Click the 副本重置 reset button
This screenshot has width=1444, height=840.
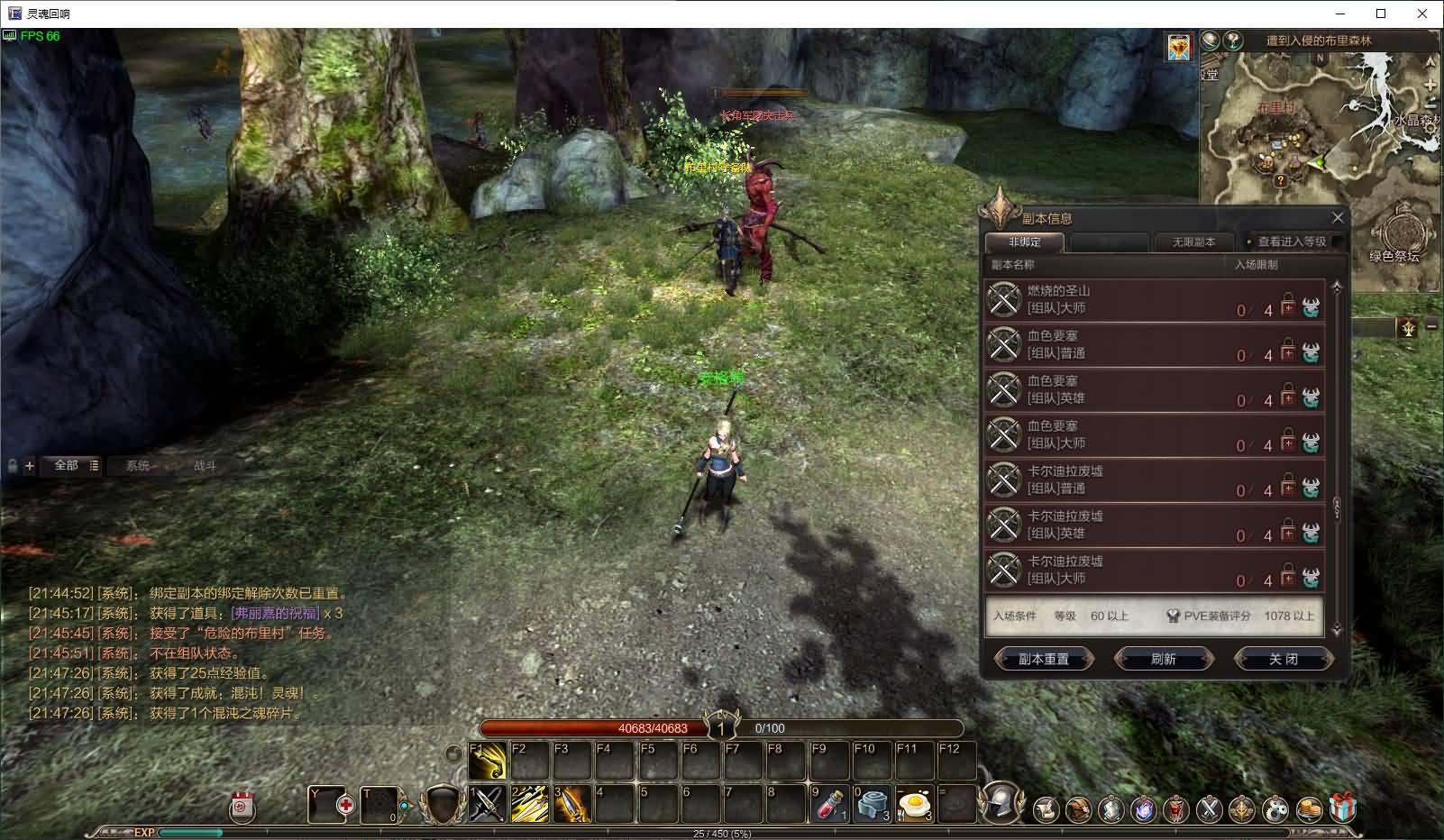coord(1044,659)
